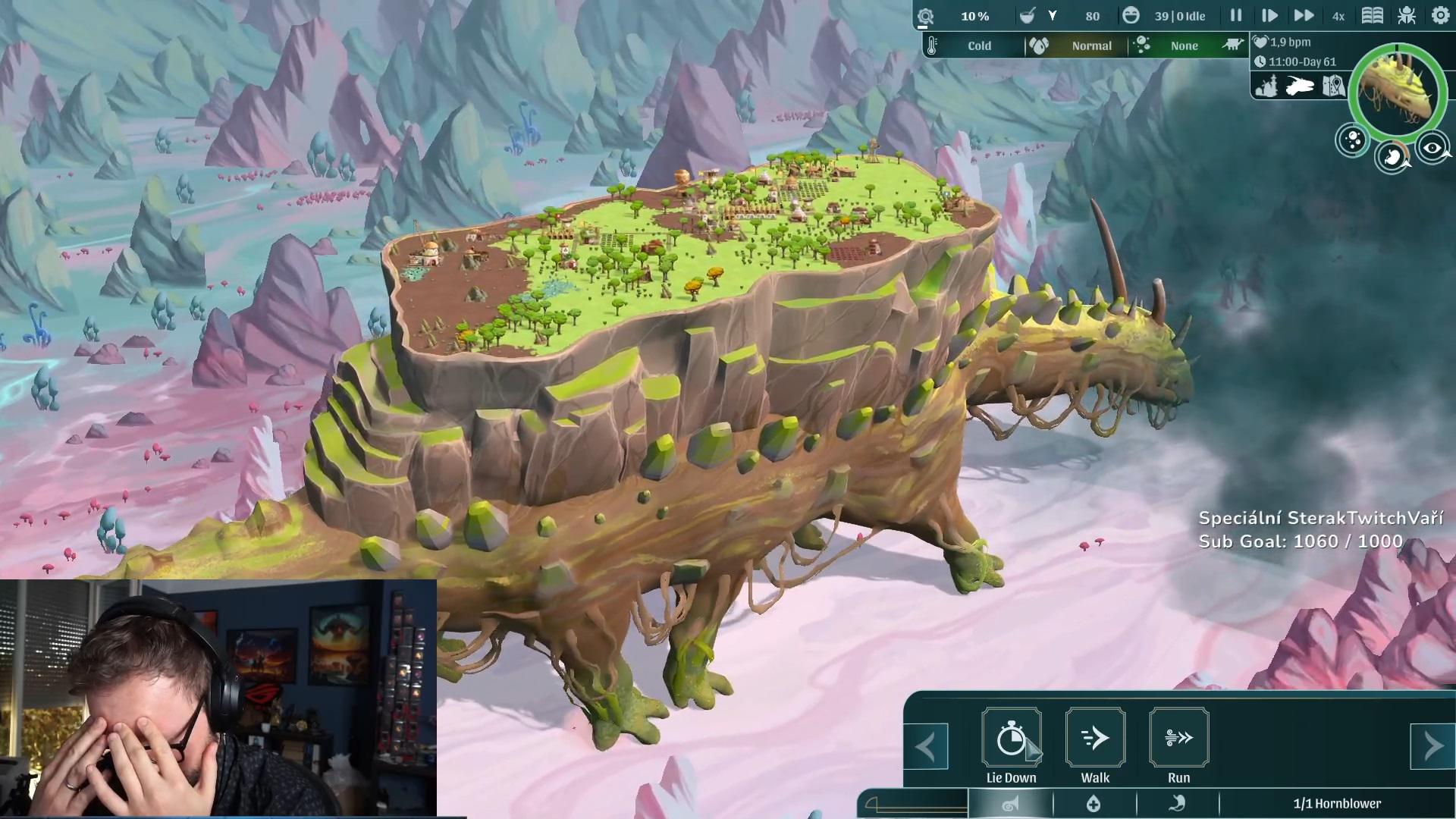Set game speed to normal play
Image resolution: width=1456 pixels, height=819 pixels.
1269,16
